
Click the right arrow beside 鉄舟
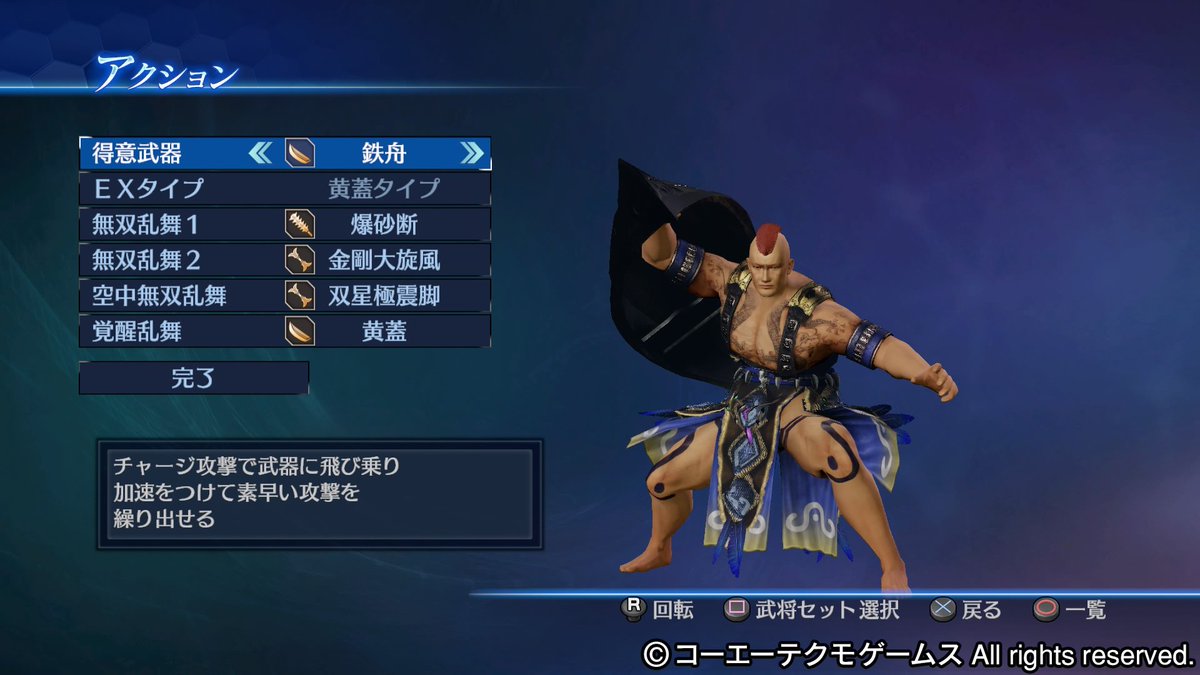pos(471,153)
